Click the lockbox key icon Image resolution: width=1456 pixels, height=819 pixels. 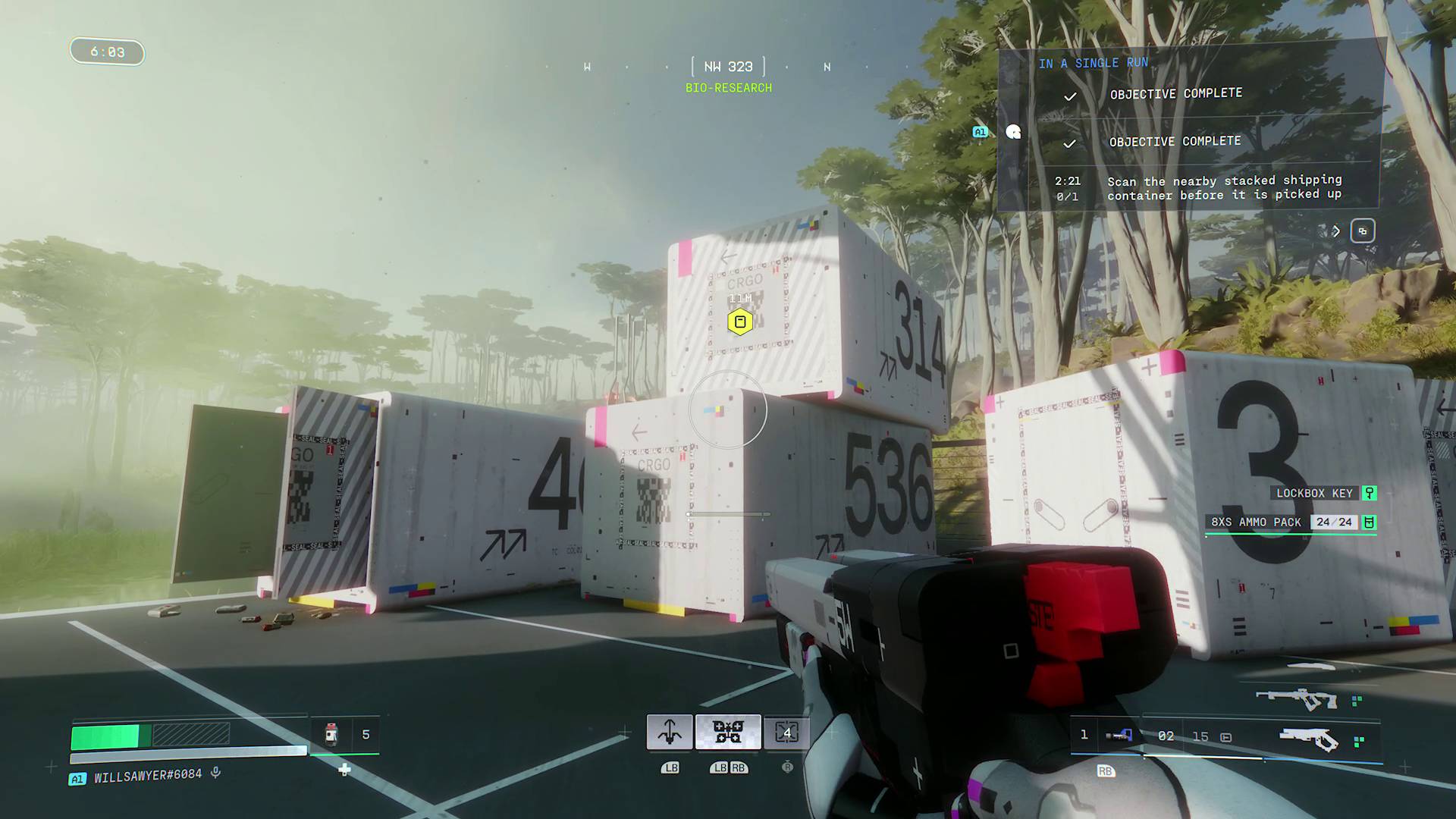[x=1369, y=493]
